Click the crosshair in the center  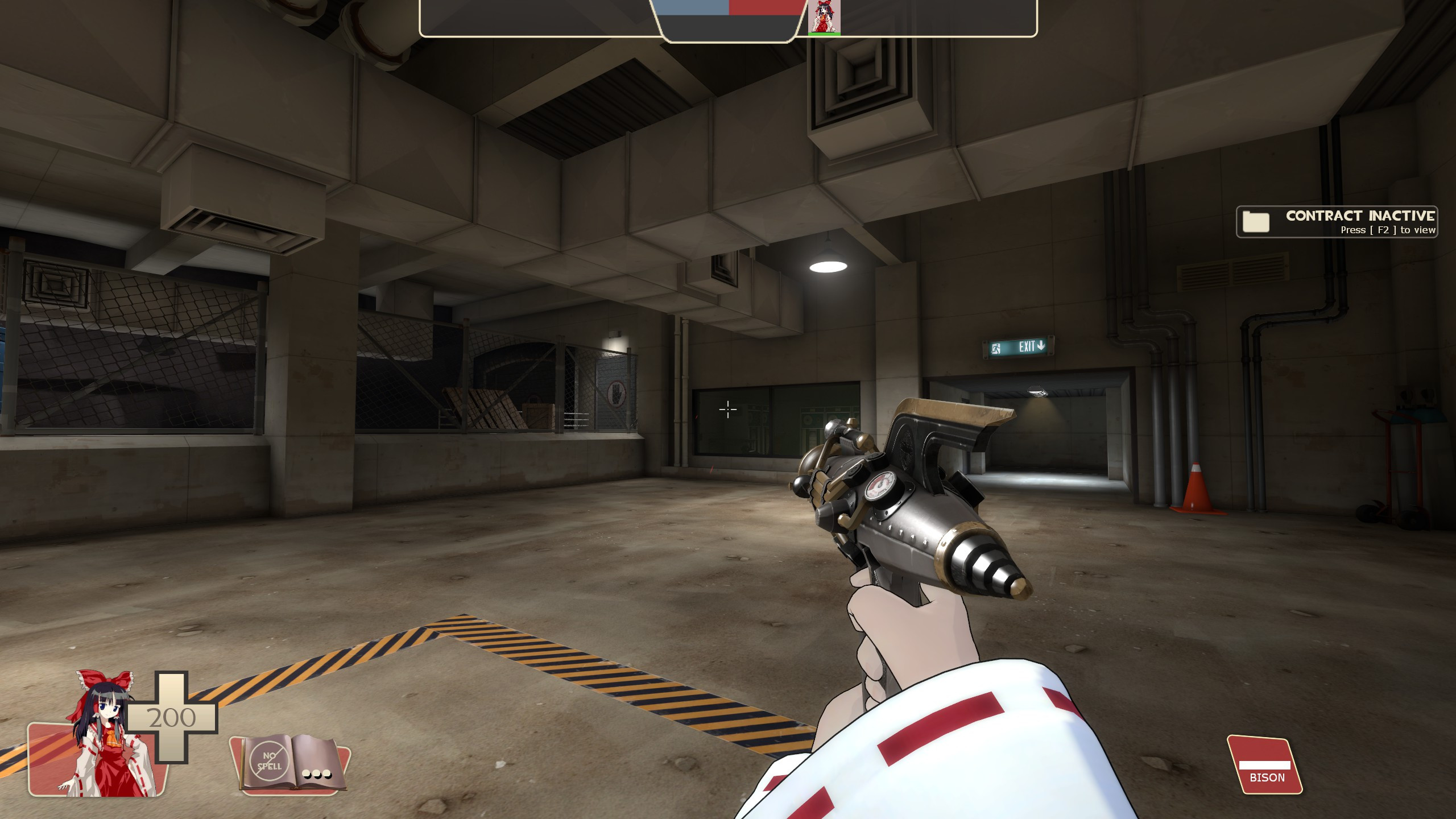(x=728, y=409)
